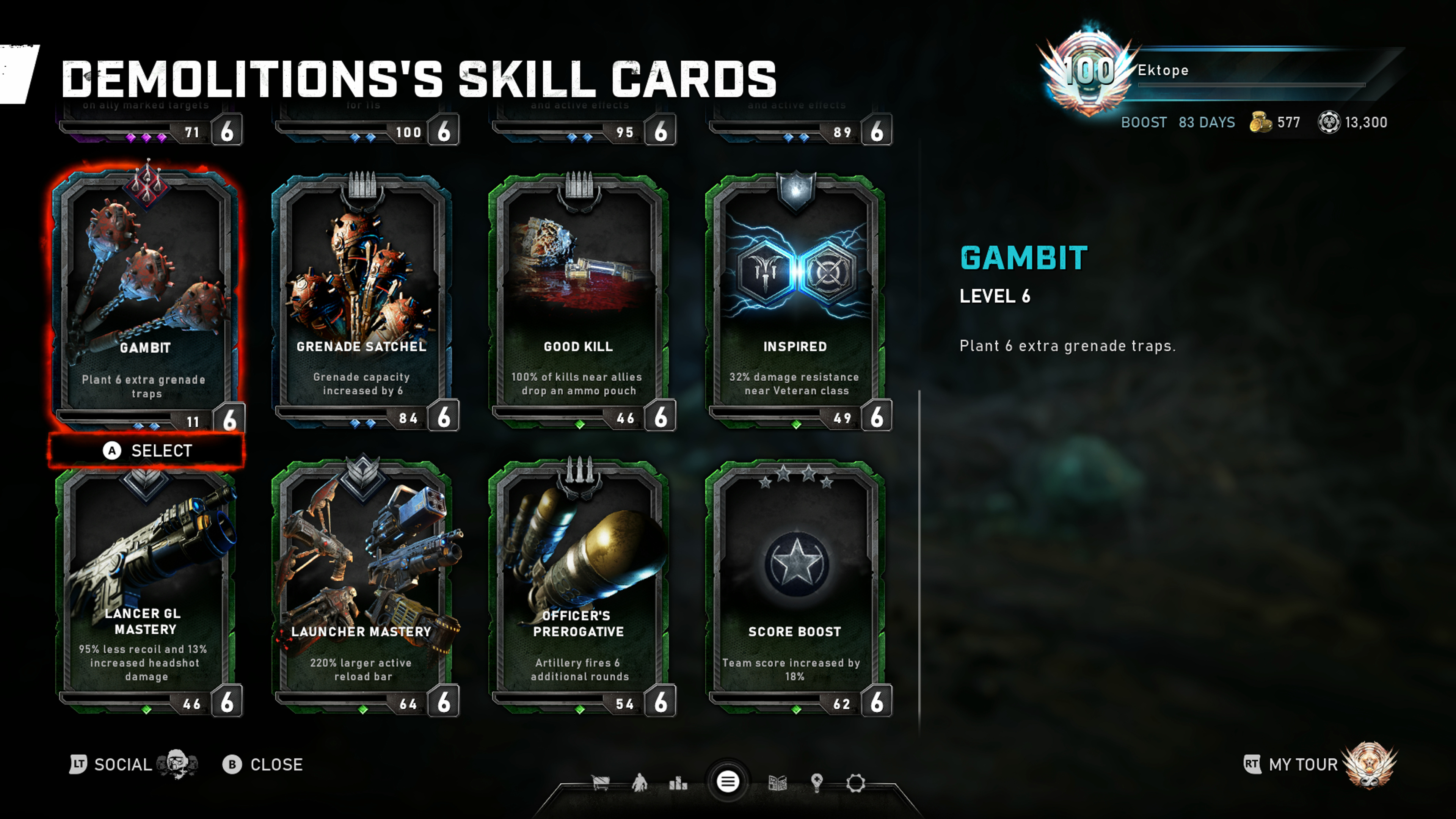Viewport: 1456px width, 819px height.
Task: Select the Launcher Mastery skill card
Action: pyautogui.click(x=362, y=588)
